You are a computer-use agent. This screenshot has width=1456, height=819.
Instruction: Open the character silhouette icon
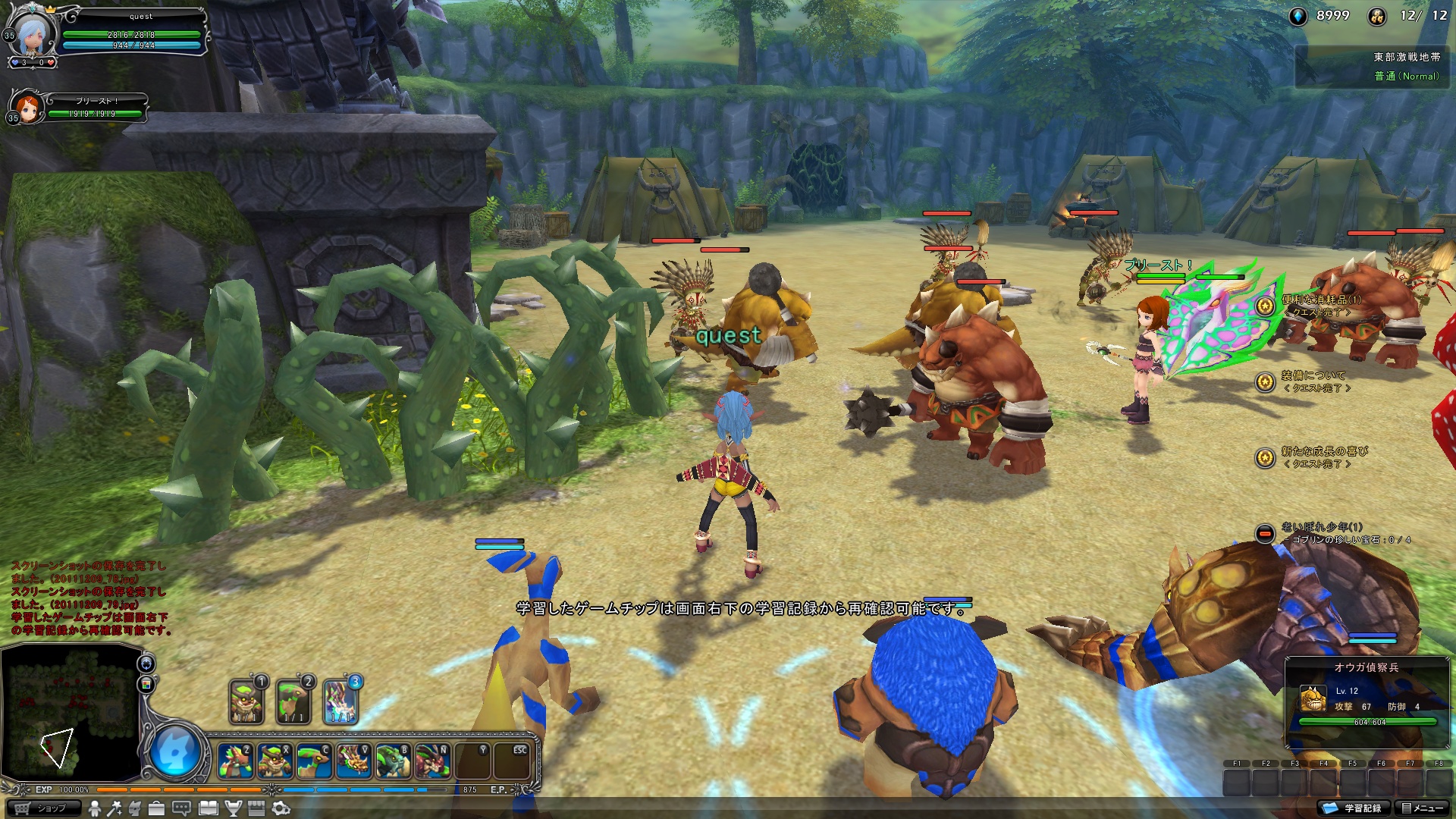coord(95,808)
